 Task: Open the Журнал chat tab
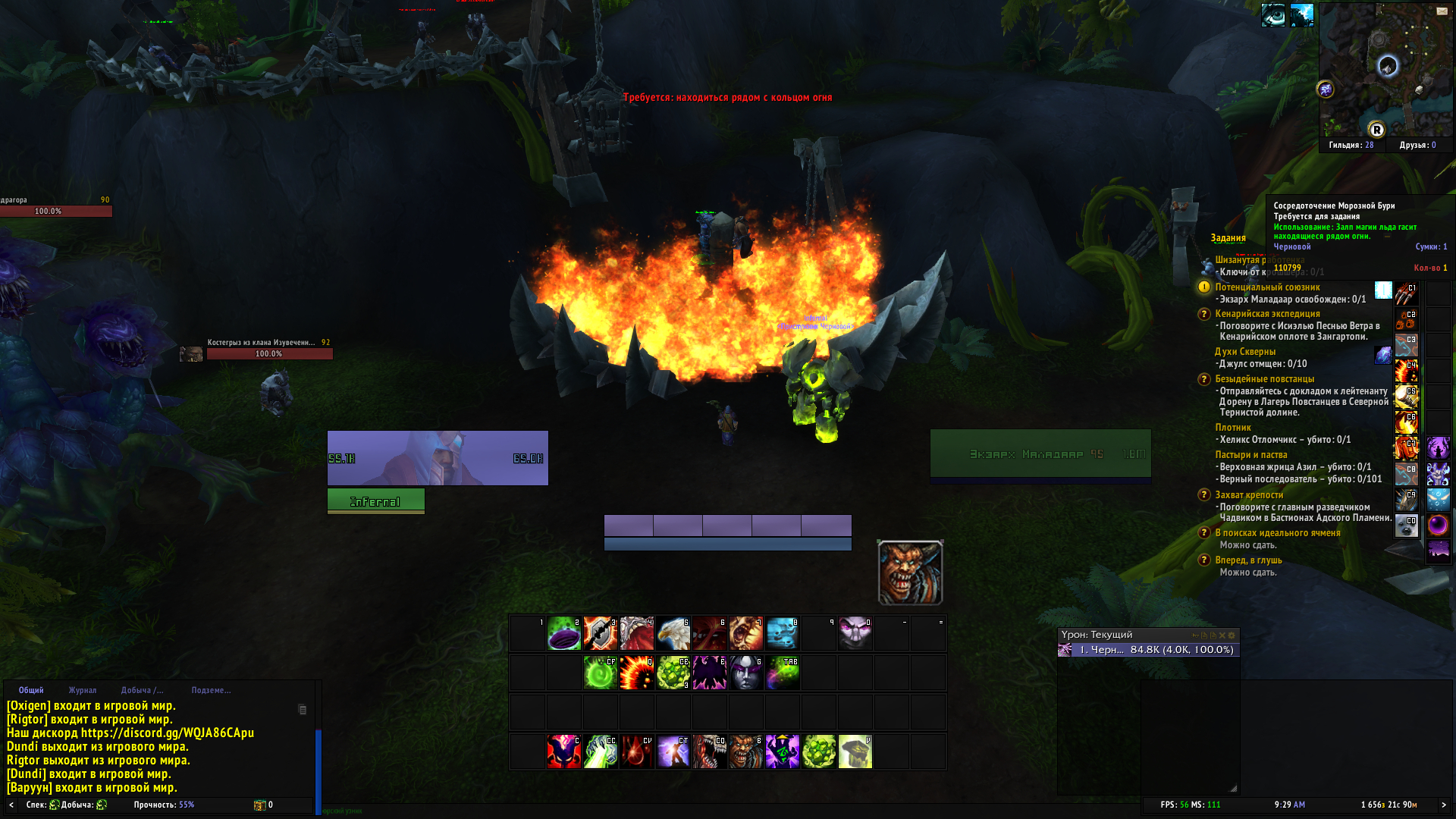click(x=83, y=690)
